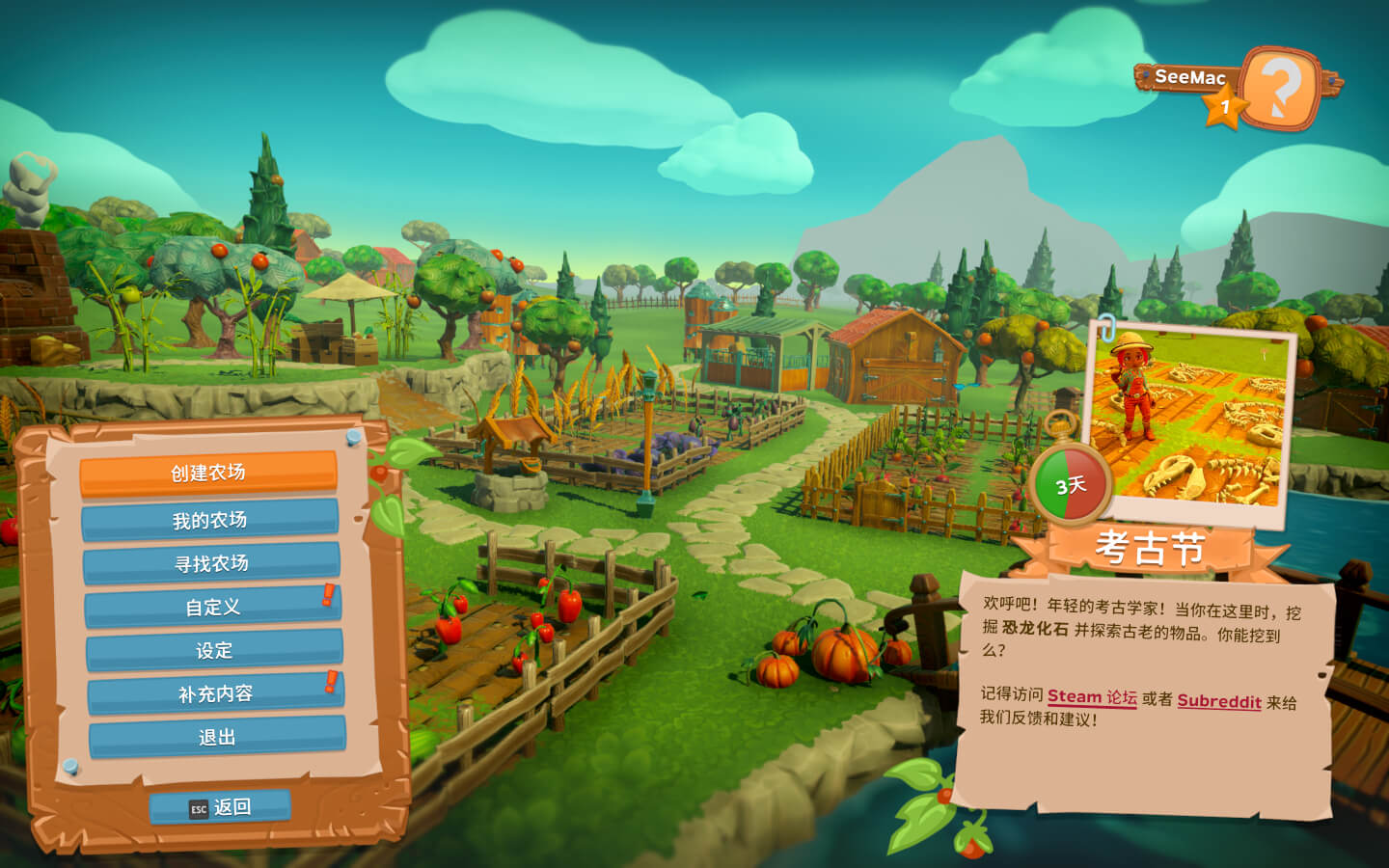Viewport: 1389px width, 868px height.
Task: Open 设定 settings
Action: point(214,651)
